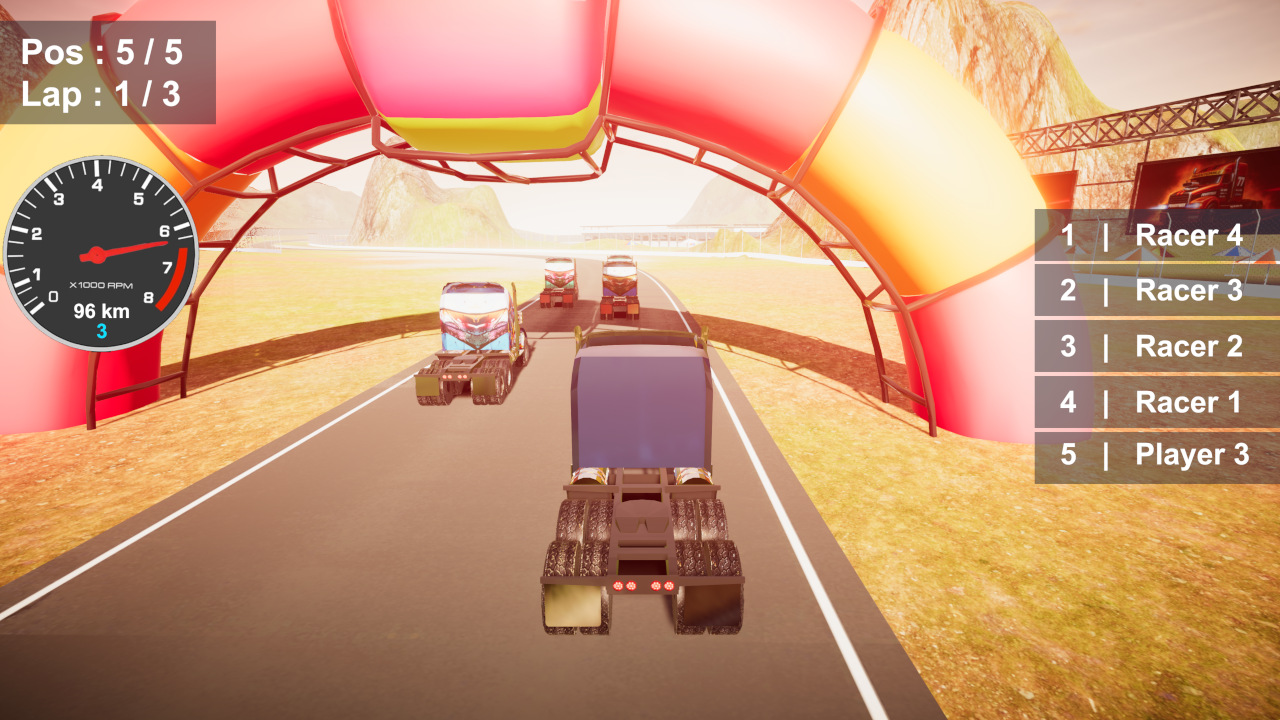1280x720 pixels.
Task: Select the Racer 1 standings entry
Action: pyautogui.click(x=1155, y=402)
